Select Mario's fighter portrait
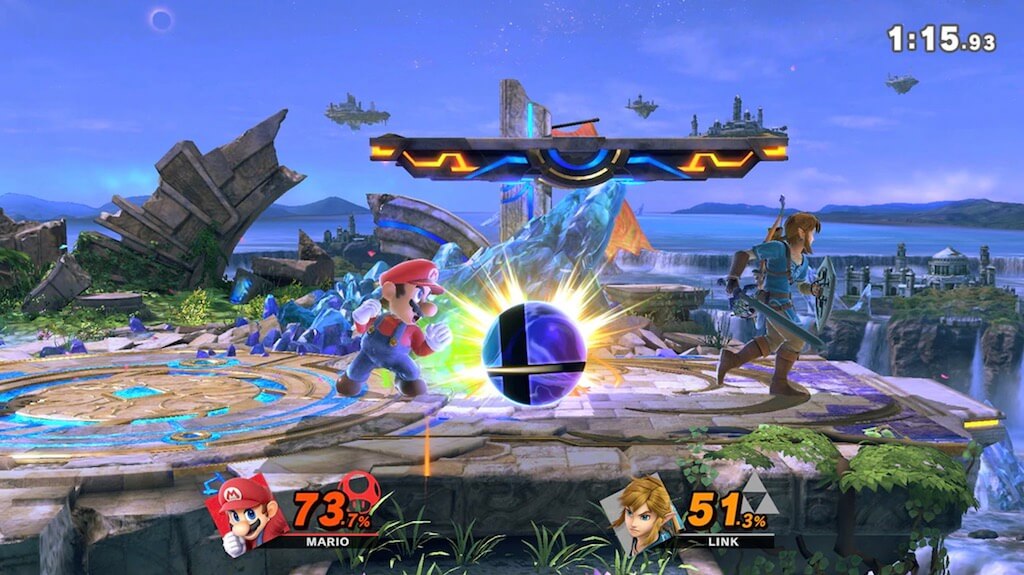The height and width of the screenshot is (575, 1024). point(241,512)
